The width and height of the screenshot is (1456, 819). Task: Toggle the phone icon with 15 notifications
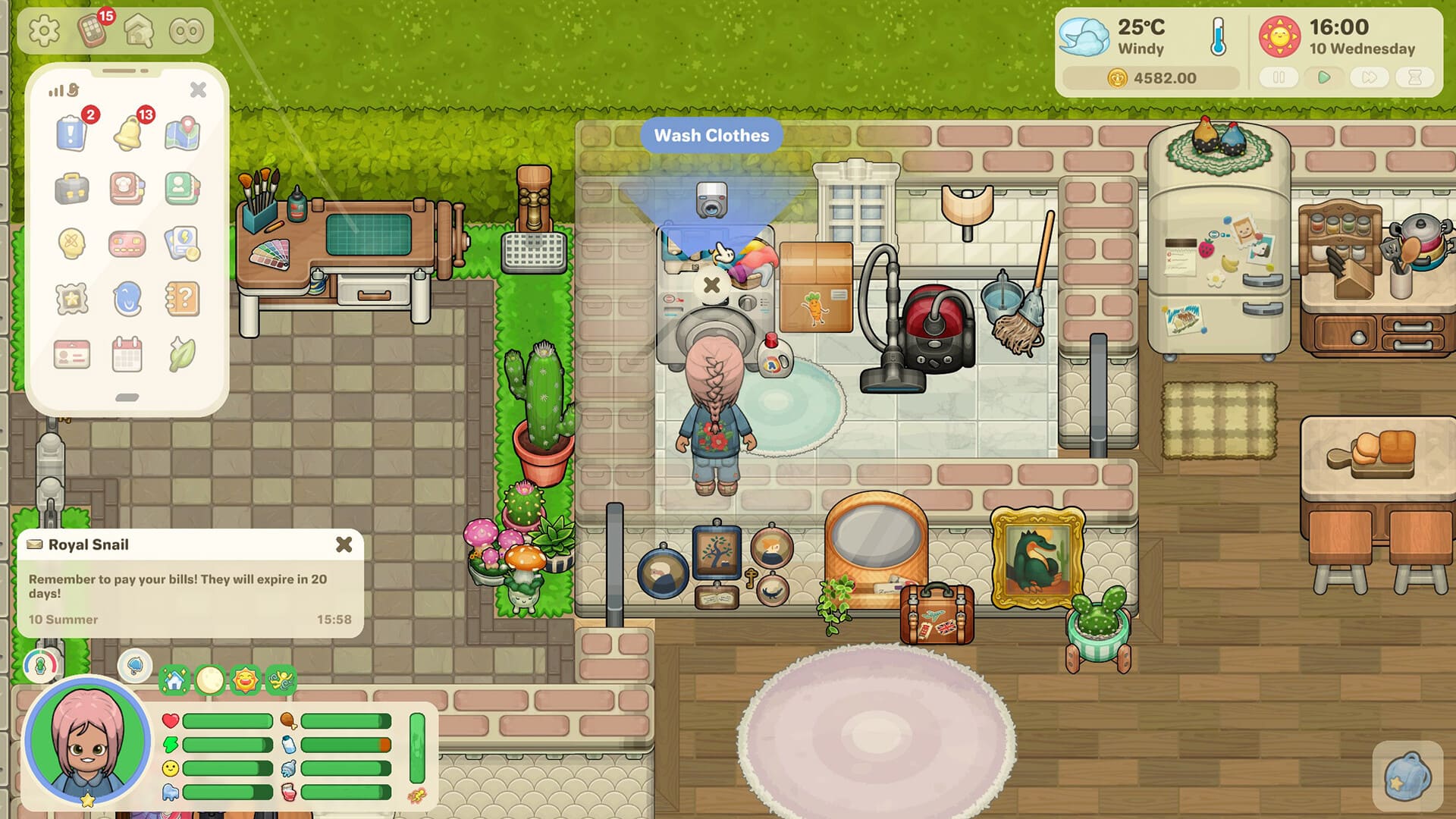tap(93, 31)
